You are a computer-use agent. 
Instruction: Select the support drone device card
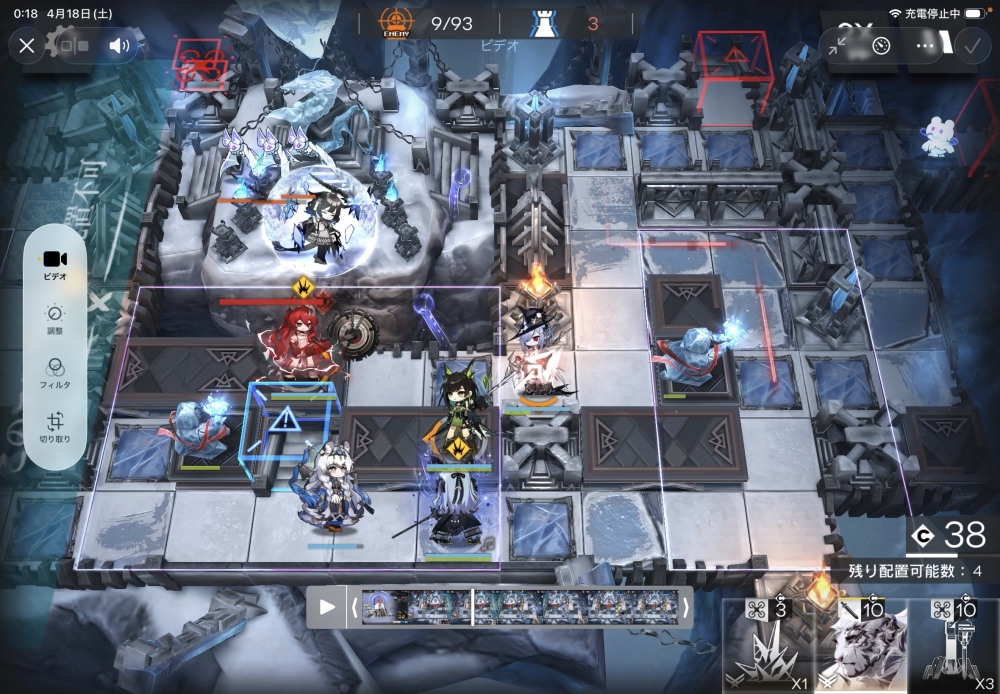click(954, 648)
